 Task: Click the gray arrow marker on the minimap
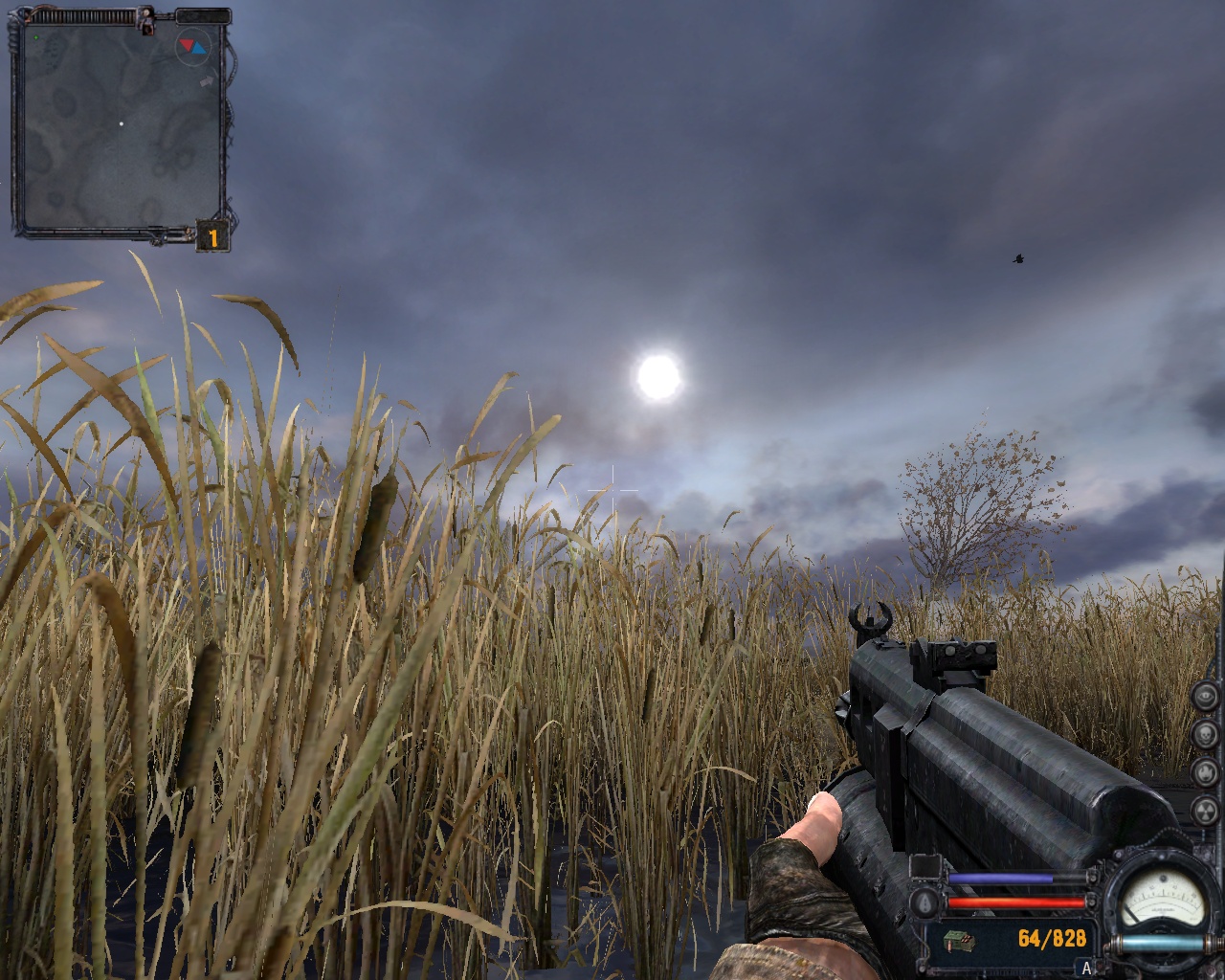click(x=206, y=83)
